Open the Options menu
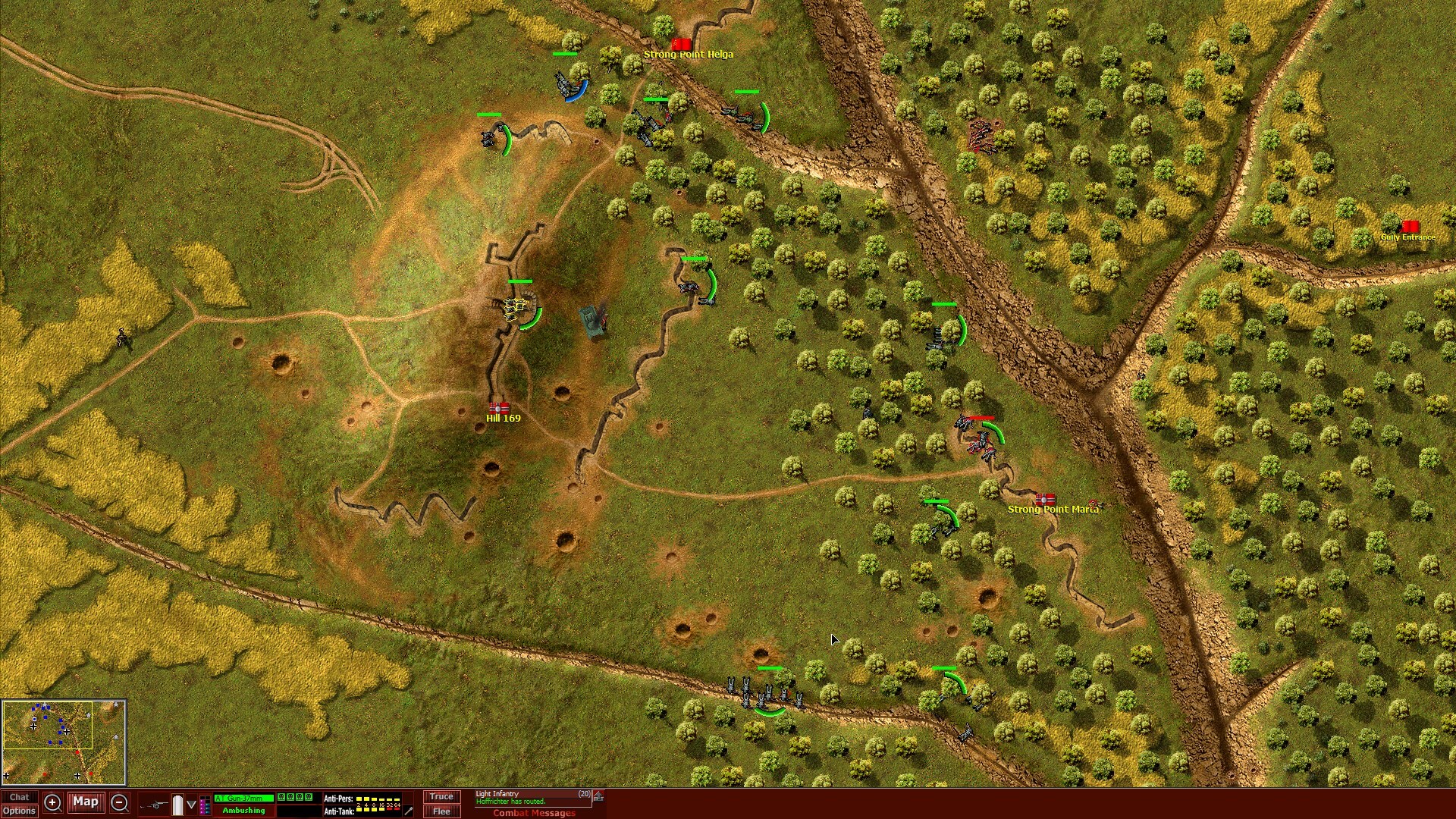 [x=20, y=811]
